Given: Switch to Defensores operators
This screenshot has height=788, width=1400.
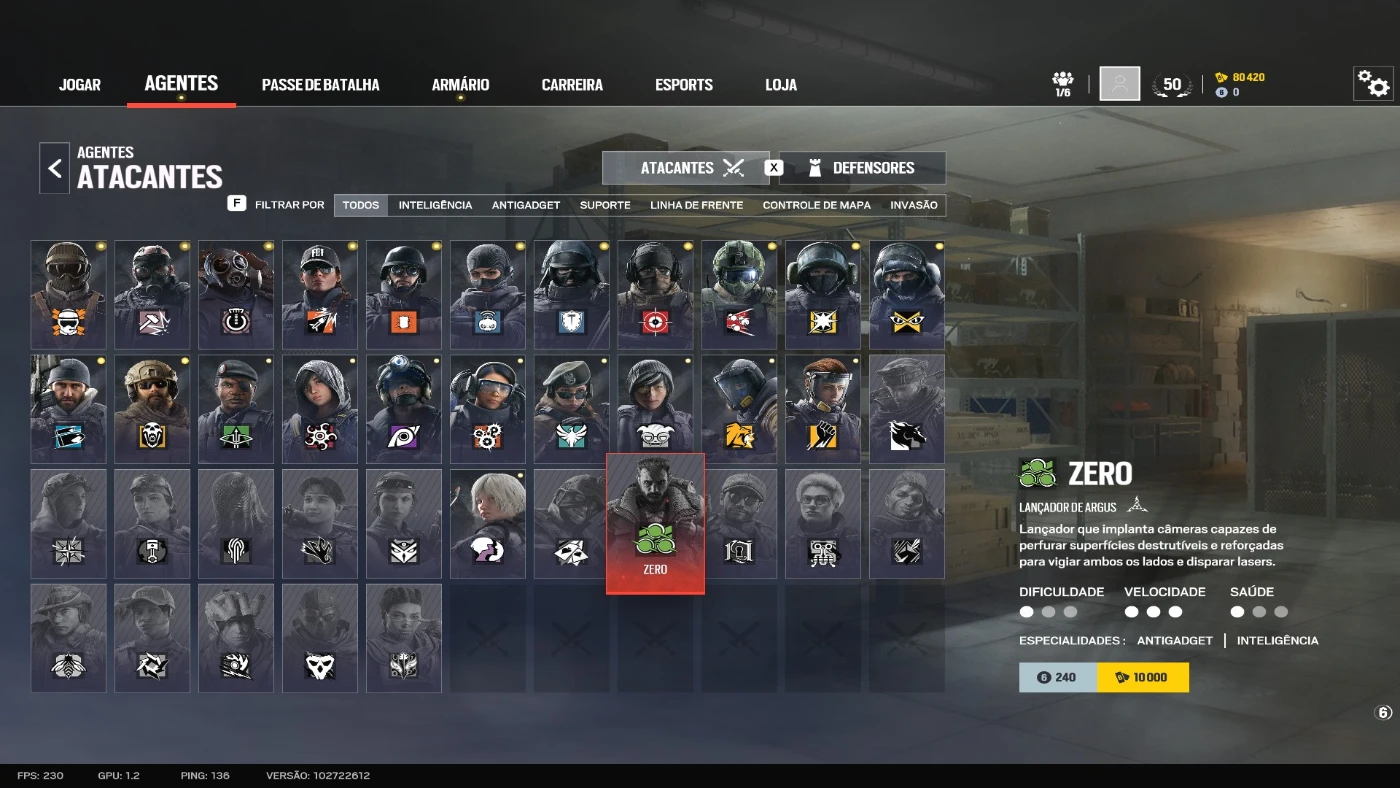Looking at the screenshot, I should tap(862, 168).
